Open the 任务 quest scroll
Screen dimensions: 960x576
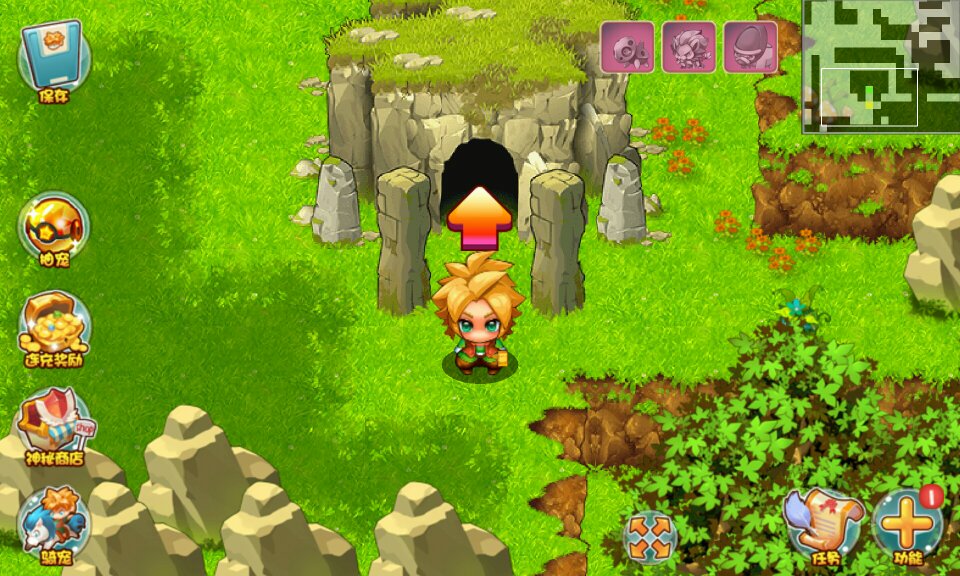(x=823, y=523)
